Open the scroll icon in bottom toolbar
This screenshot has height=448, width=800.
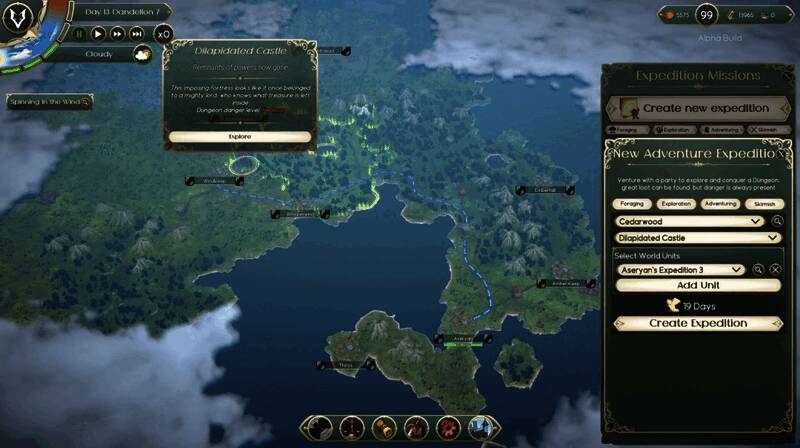pyautogui.click(x=383, y=429)
